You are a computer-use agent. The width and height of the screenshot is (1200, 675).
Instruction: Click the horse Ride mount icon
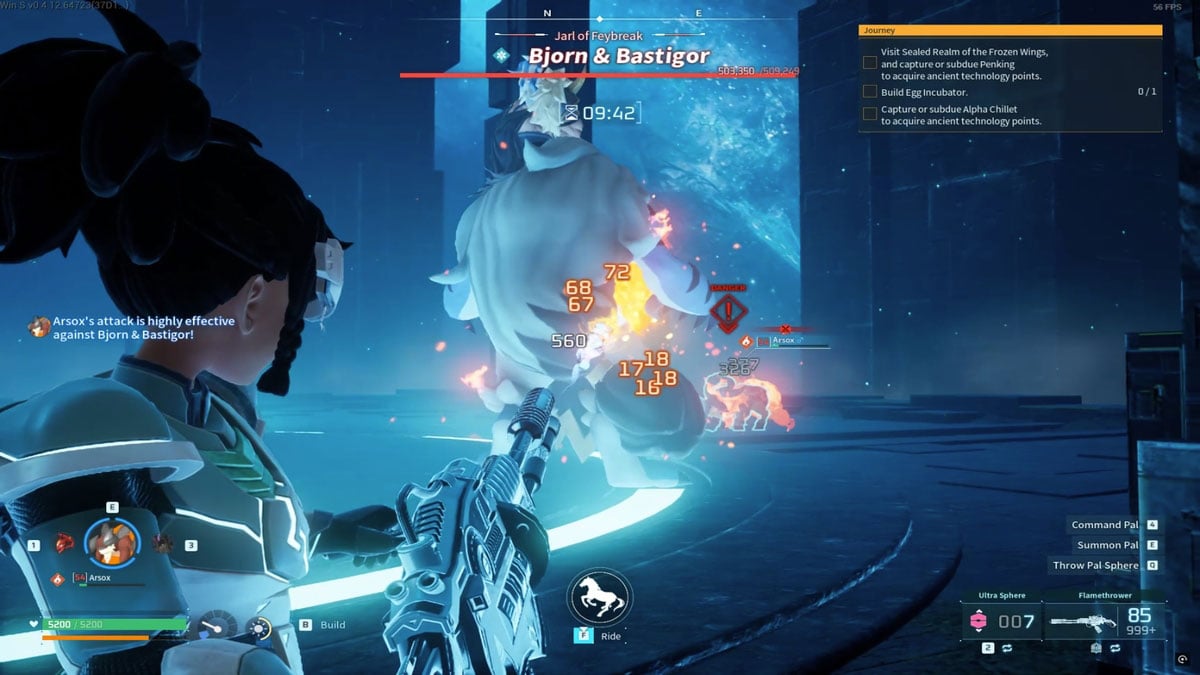(598, 597)
